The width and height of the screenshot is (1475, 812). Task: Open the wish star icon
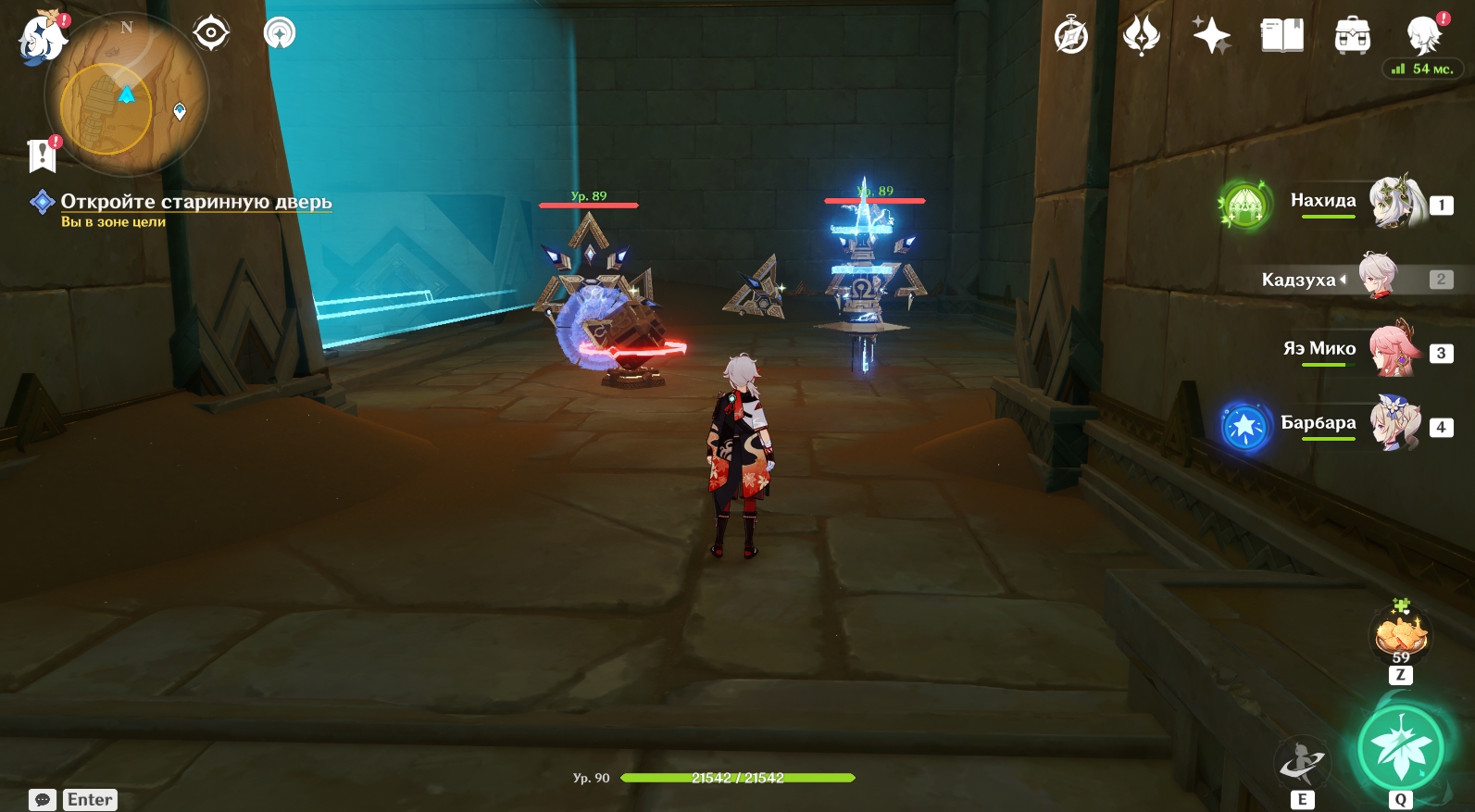1211,37
